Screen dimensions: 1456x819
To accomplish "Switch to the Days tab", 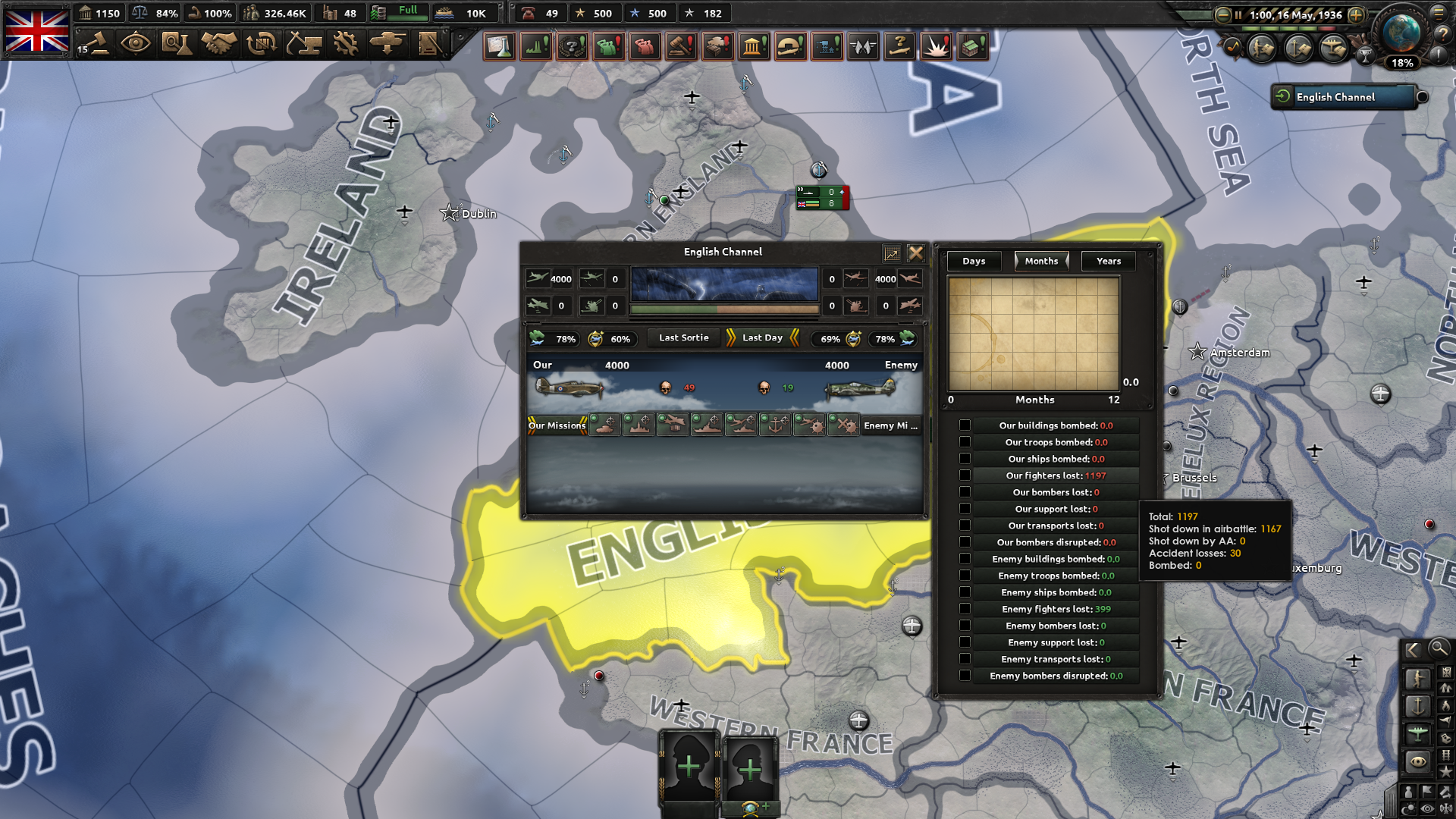I will pos(973,261).
